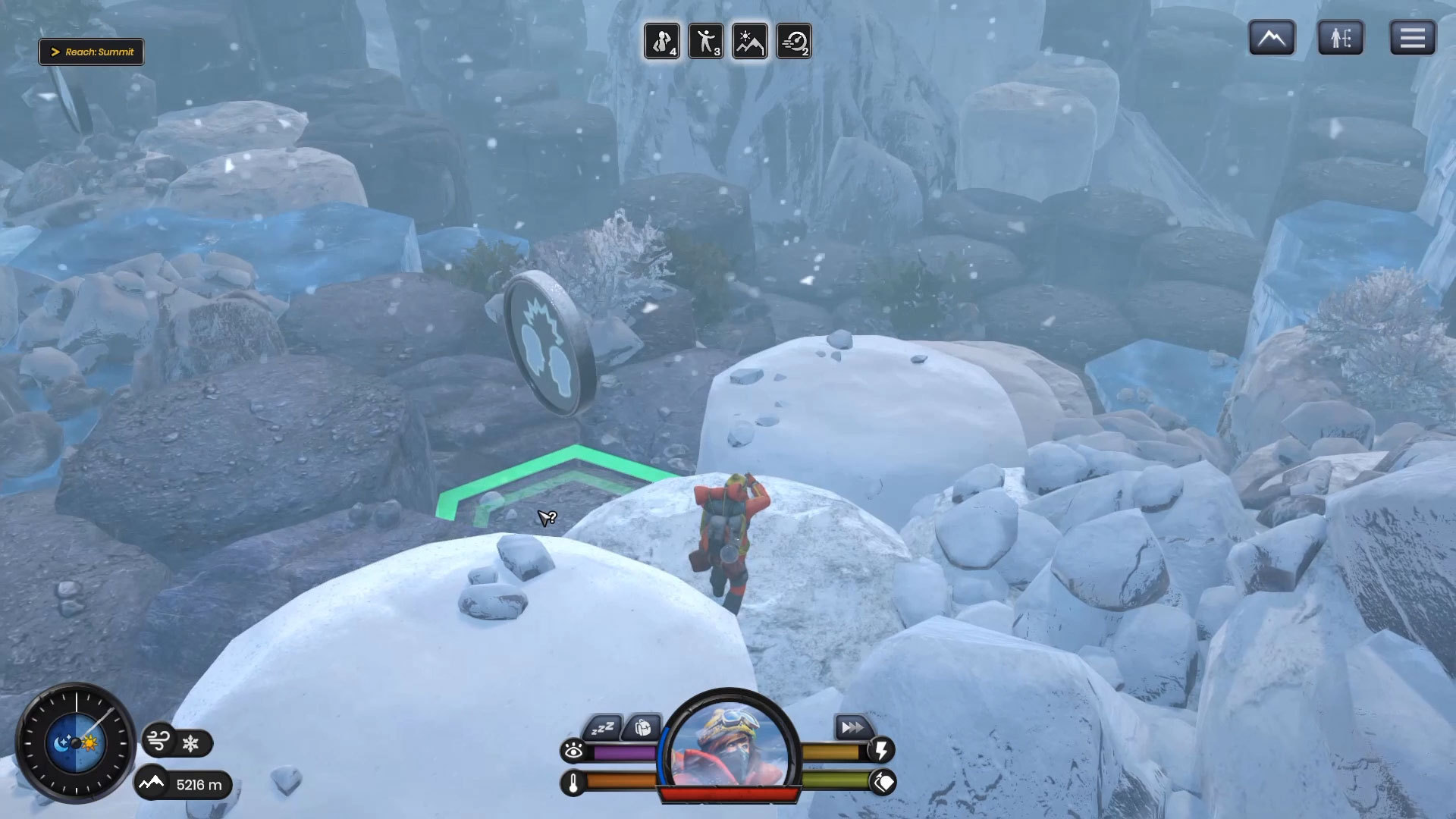
Task: Click the lightning bolt energy icon
Action: (x=882, y=750)
